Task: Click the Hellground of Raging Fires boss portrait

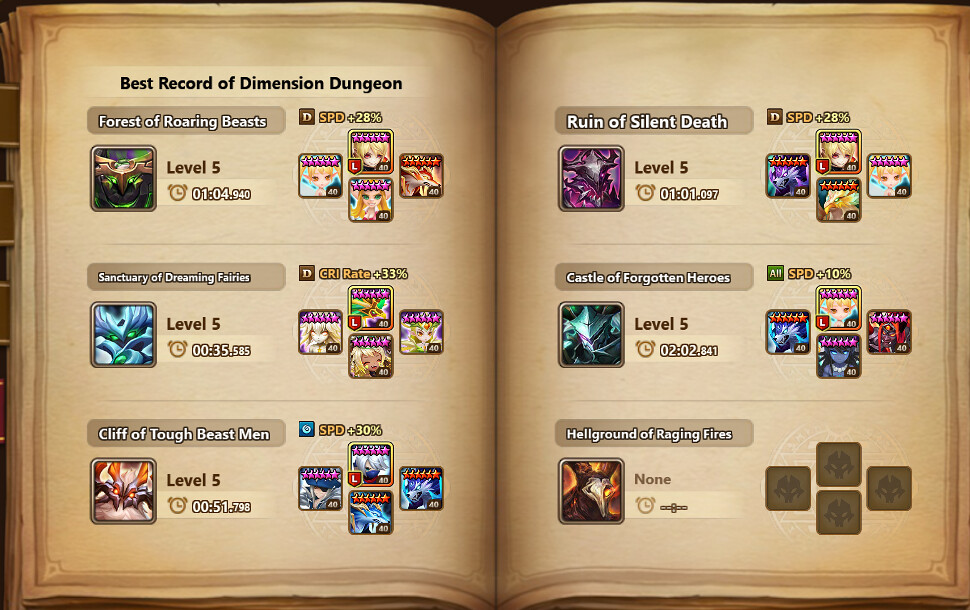Action: click(591, 491)
